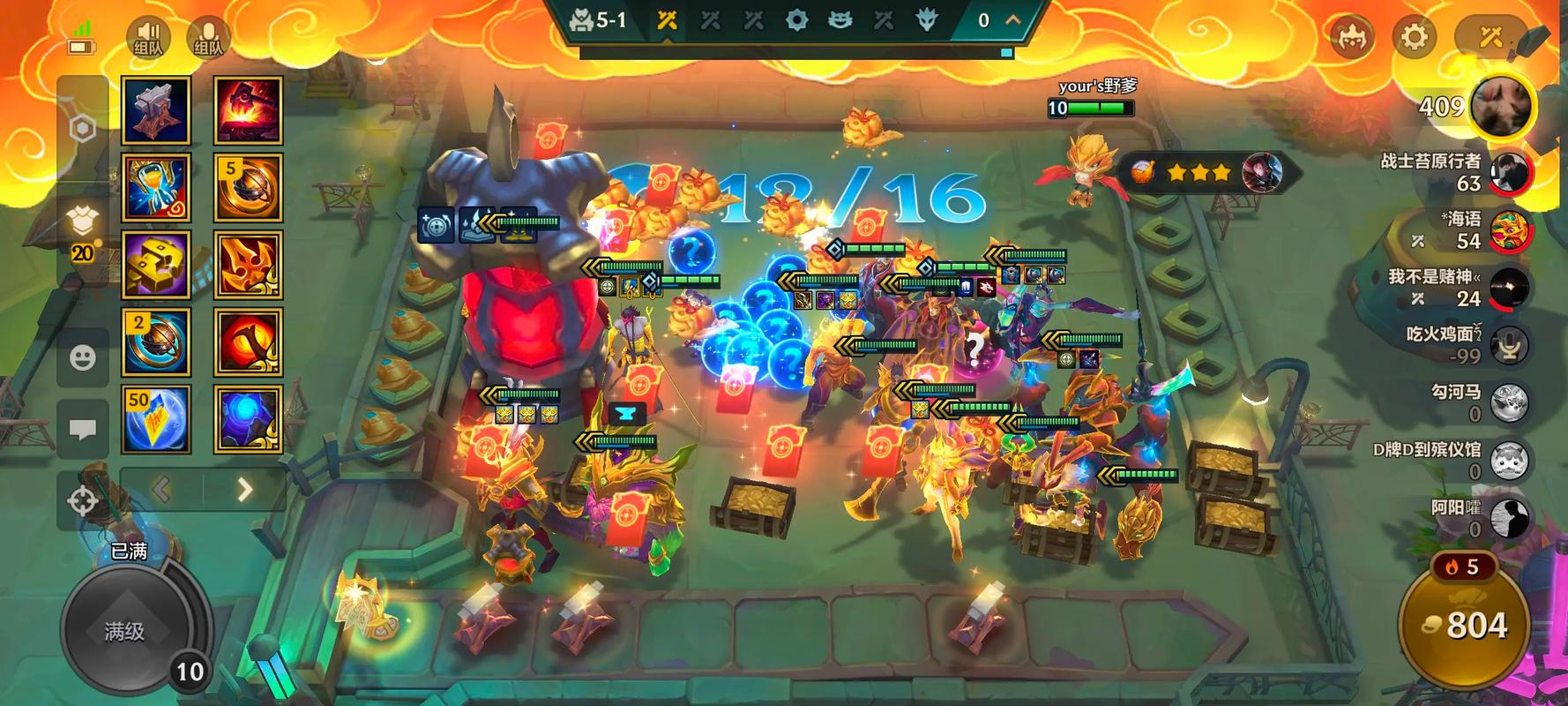1568x706 pixels.
Task: Tap the crosshair target icon
Action: pyautogui.click(x=83, y=500)
